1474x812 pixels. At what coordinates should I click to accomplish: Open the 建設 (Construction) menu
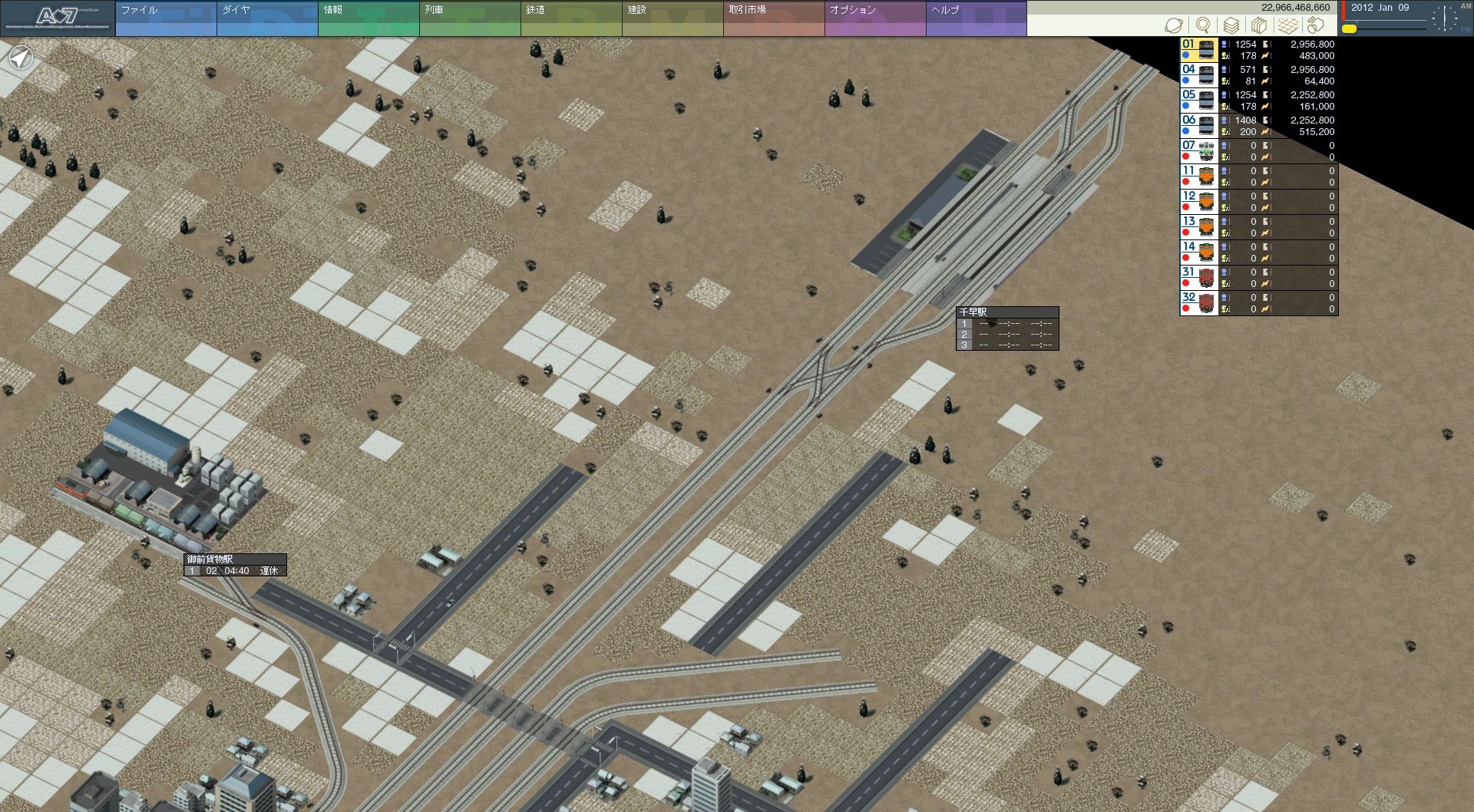tap(672, 18)
